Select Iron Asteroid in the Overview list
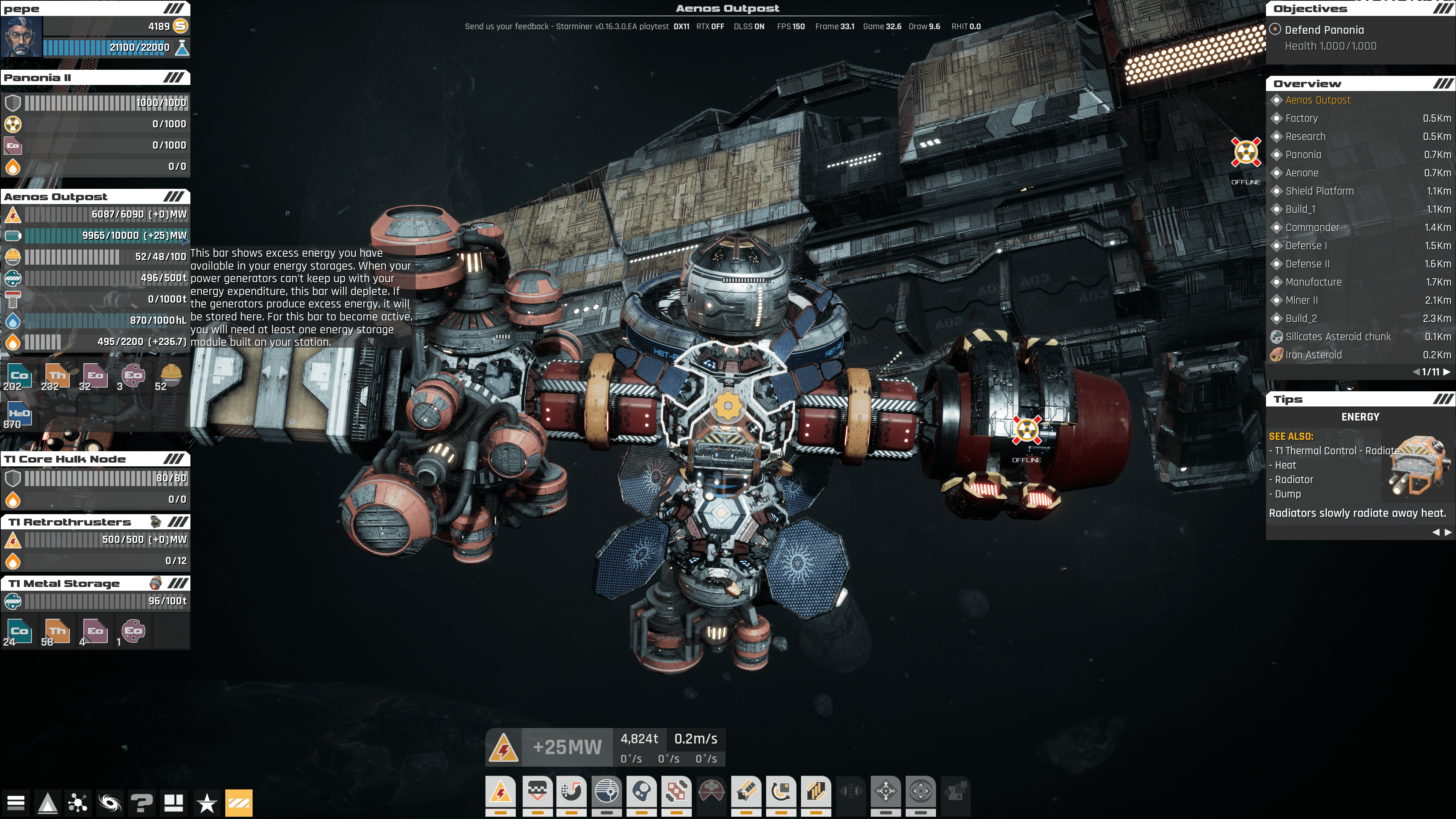The width and height of the screenshot is (1456, 819). [1313, 355]
